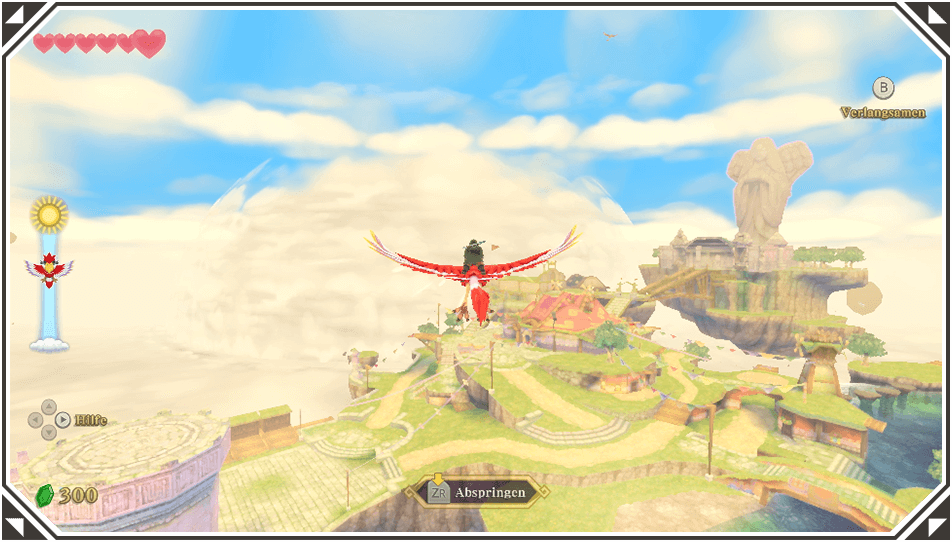
Task: Select the sun icon atop altitude gauge
Action: click(48, 213)
